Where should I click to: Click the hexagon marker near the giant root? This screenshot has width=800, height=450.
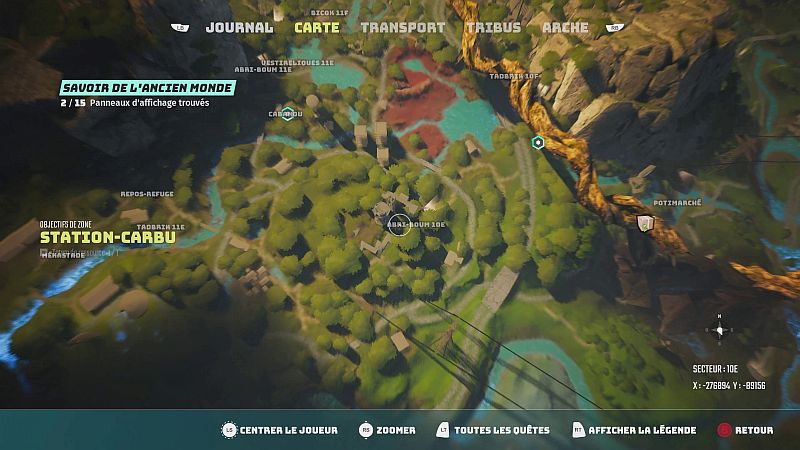(x=538, y=143)
